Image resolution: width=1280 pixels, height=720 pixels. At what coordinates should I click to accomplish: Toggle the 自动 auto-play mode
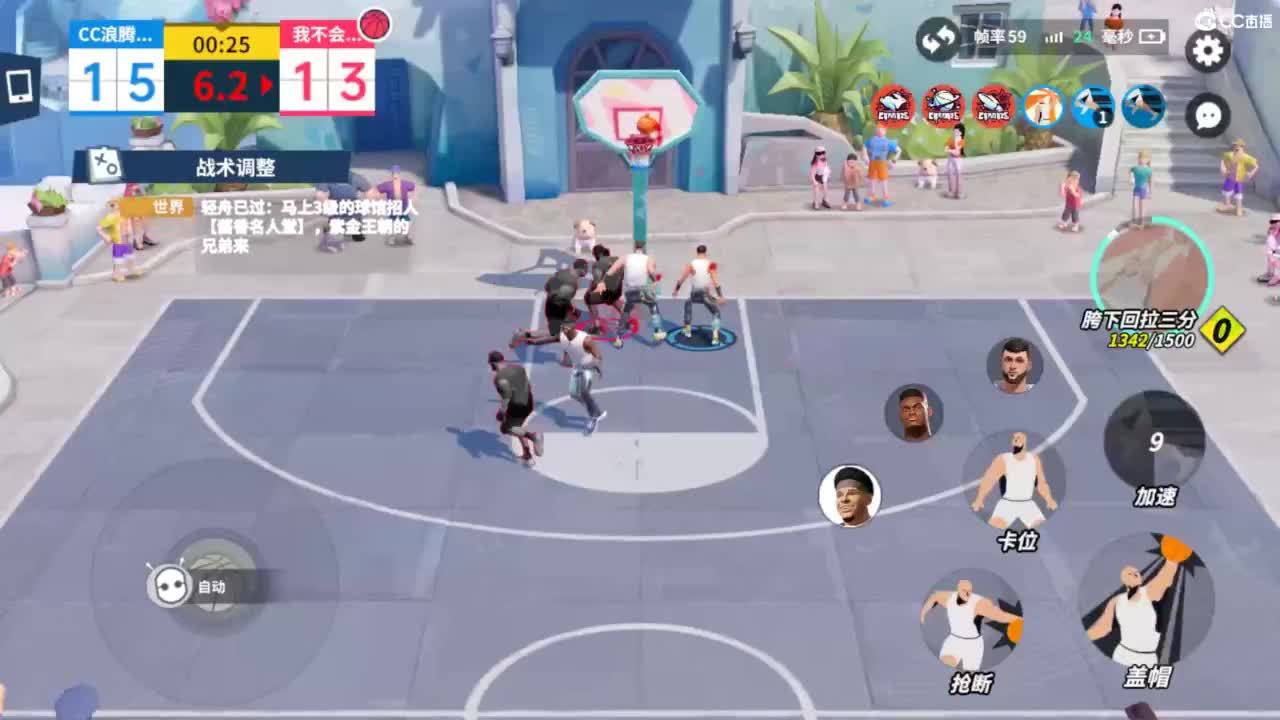pos(172,587)
